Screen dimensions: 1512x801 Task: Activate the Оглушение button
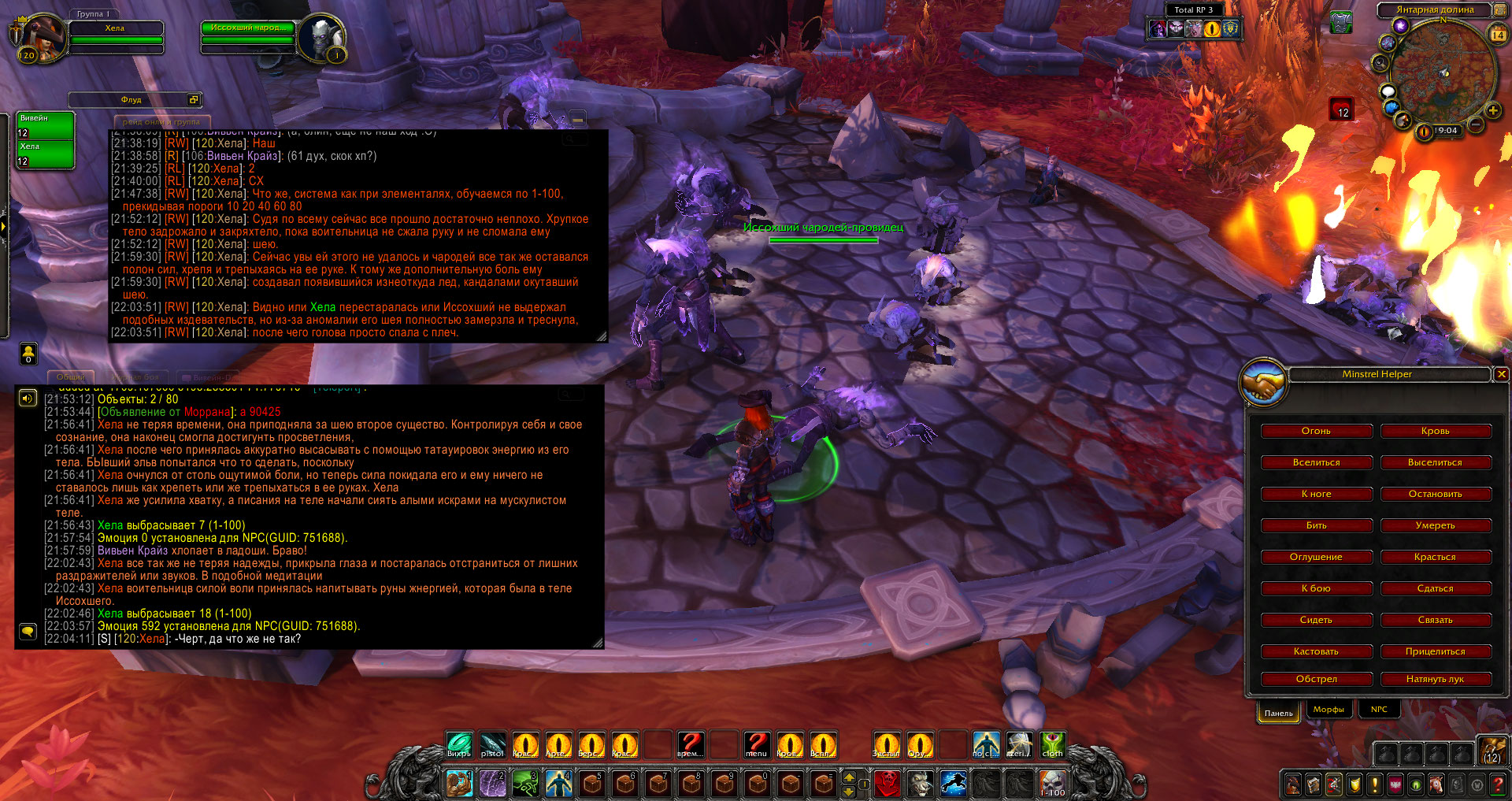[1316, 557]
